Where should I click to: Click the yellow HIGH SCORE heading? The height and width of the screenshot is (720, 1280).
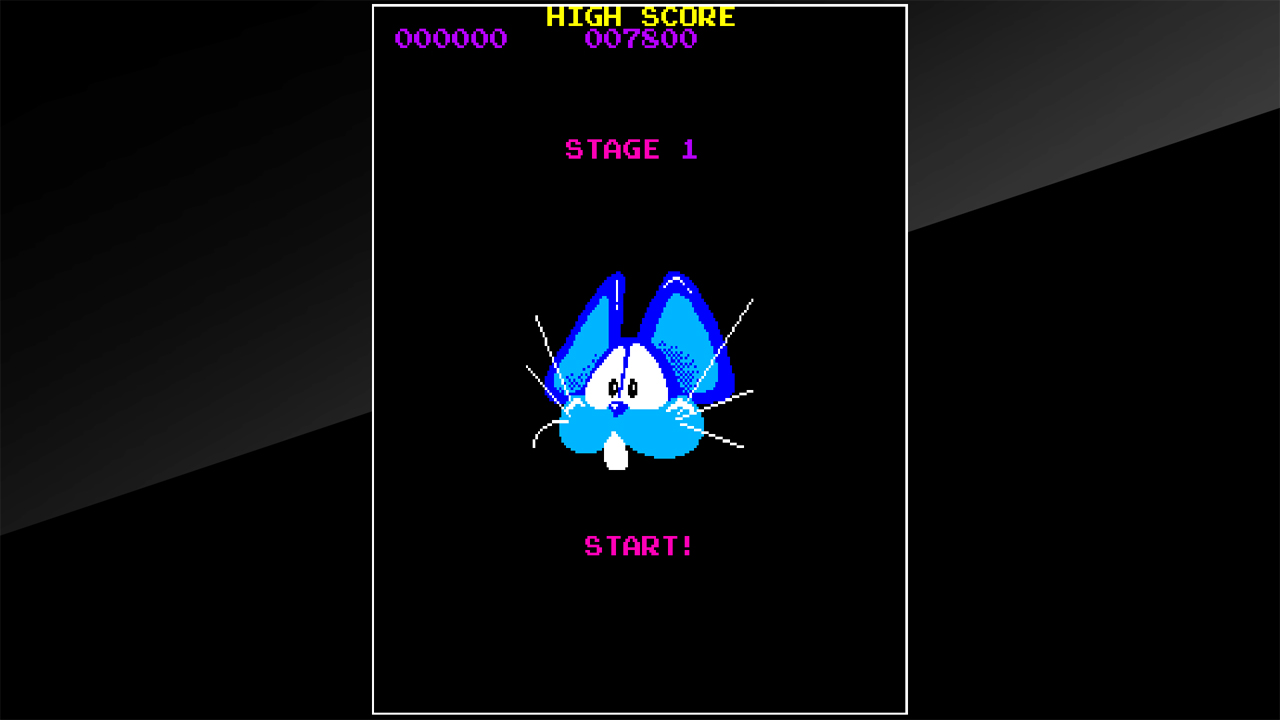coord(639,16)
